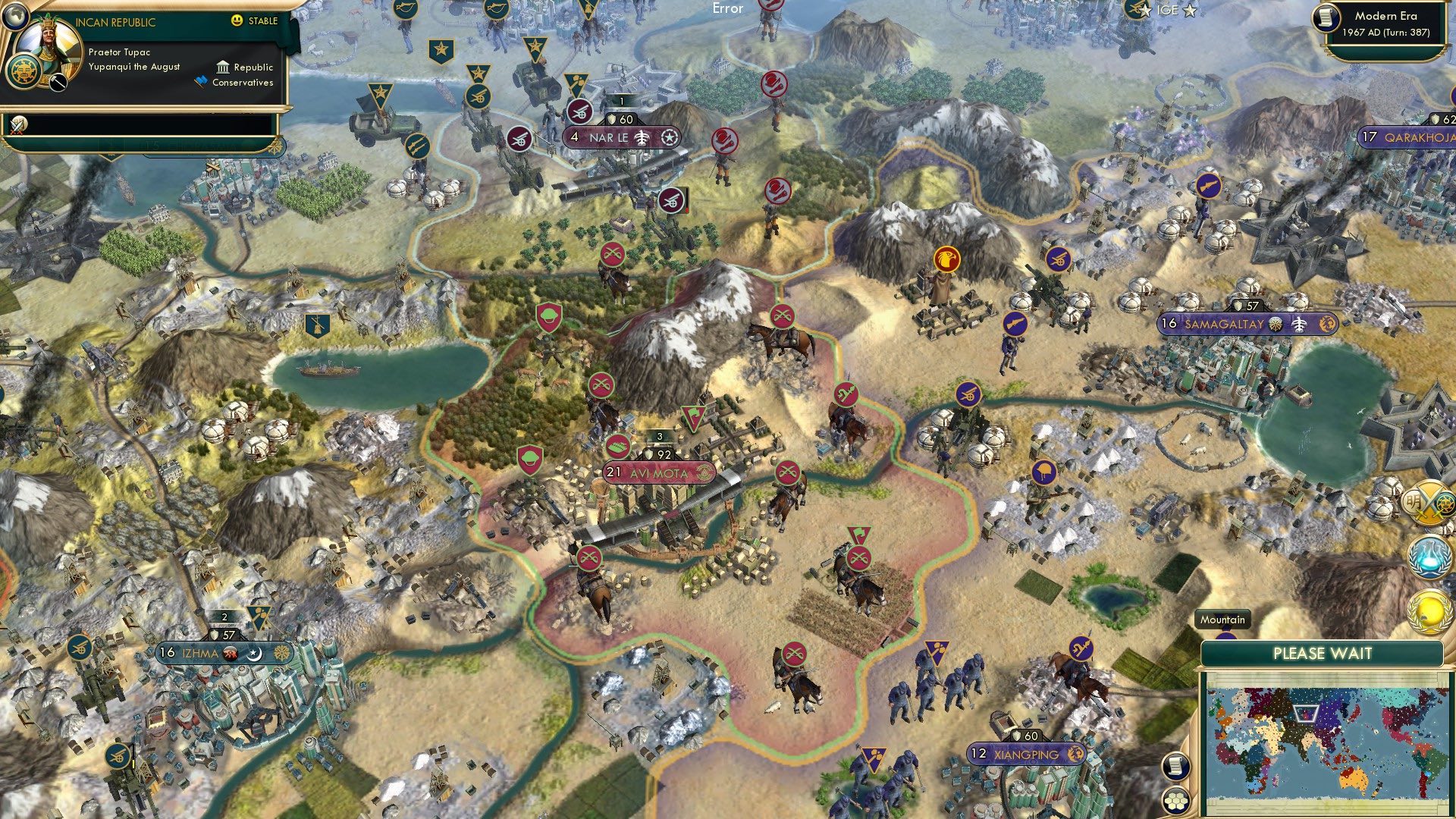Click the Error text at screen top
Viewport: 1456px width, 819px height.
pos(726,10)
